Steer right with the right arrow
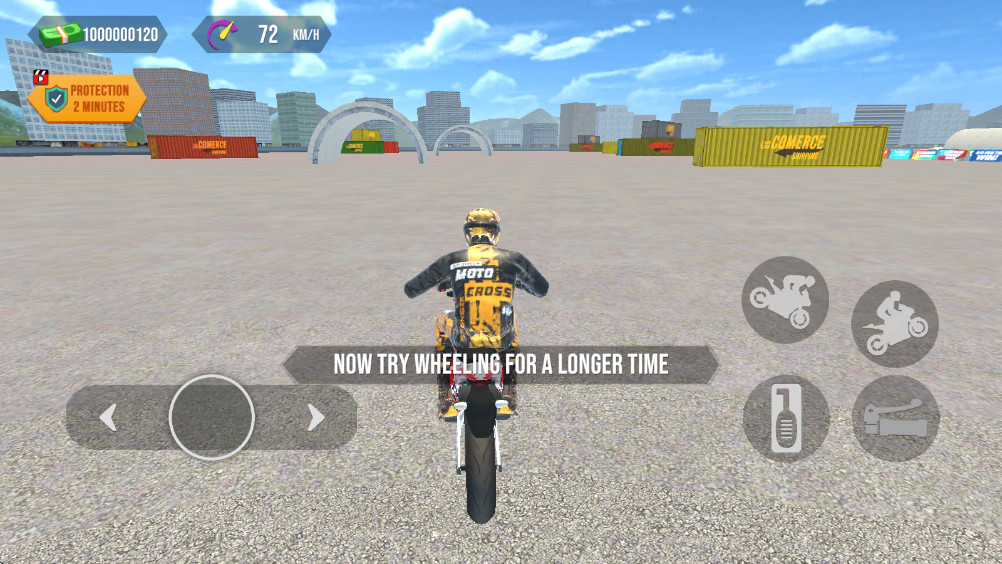 coord(315,417)
